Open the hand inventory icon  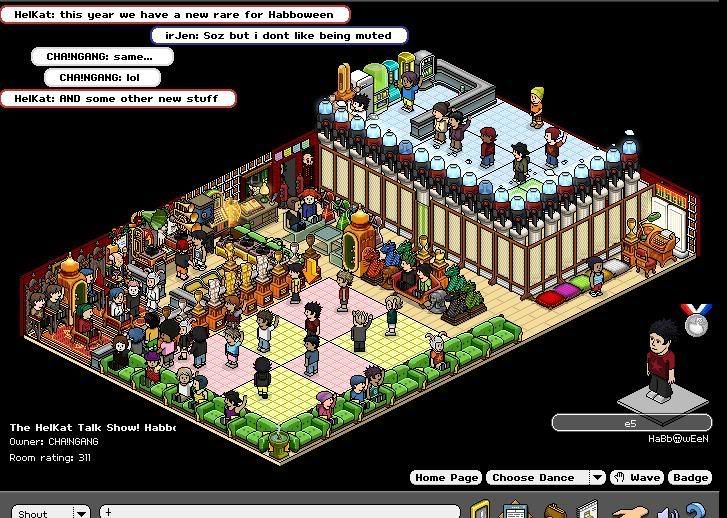pyautogui.click(x=628, y=512)
